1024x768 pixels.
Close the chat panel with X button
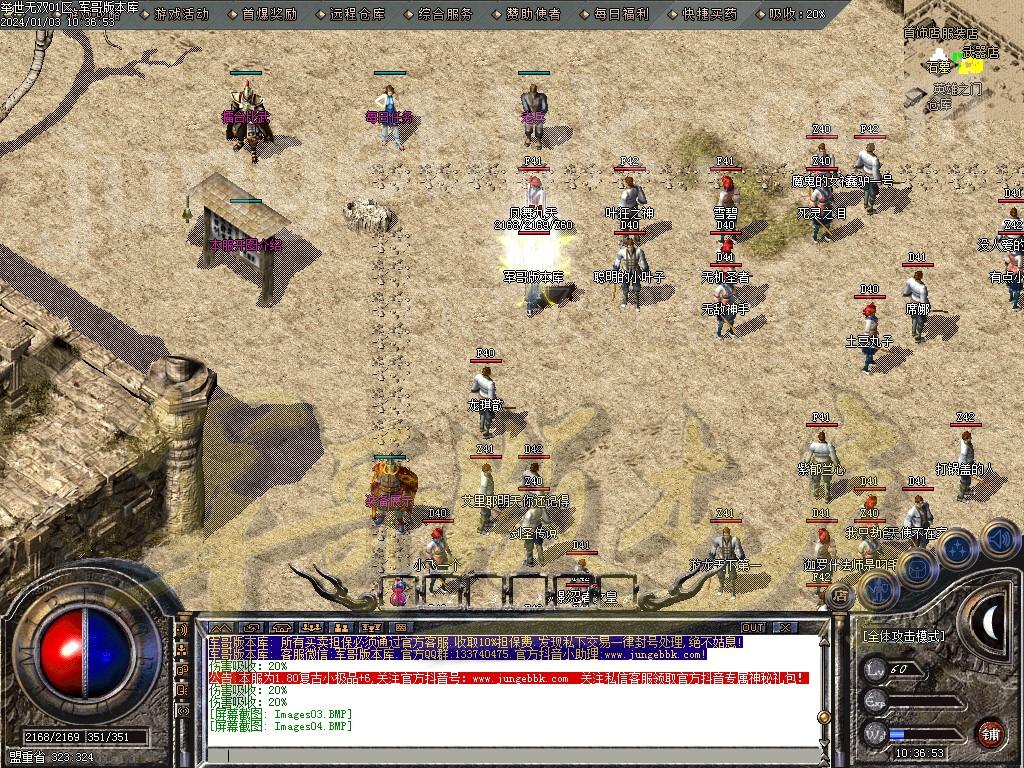[784, 628]
